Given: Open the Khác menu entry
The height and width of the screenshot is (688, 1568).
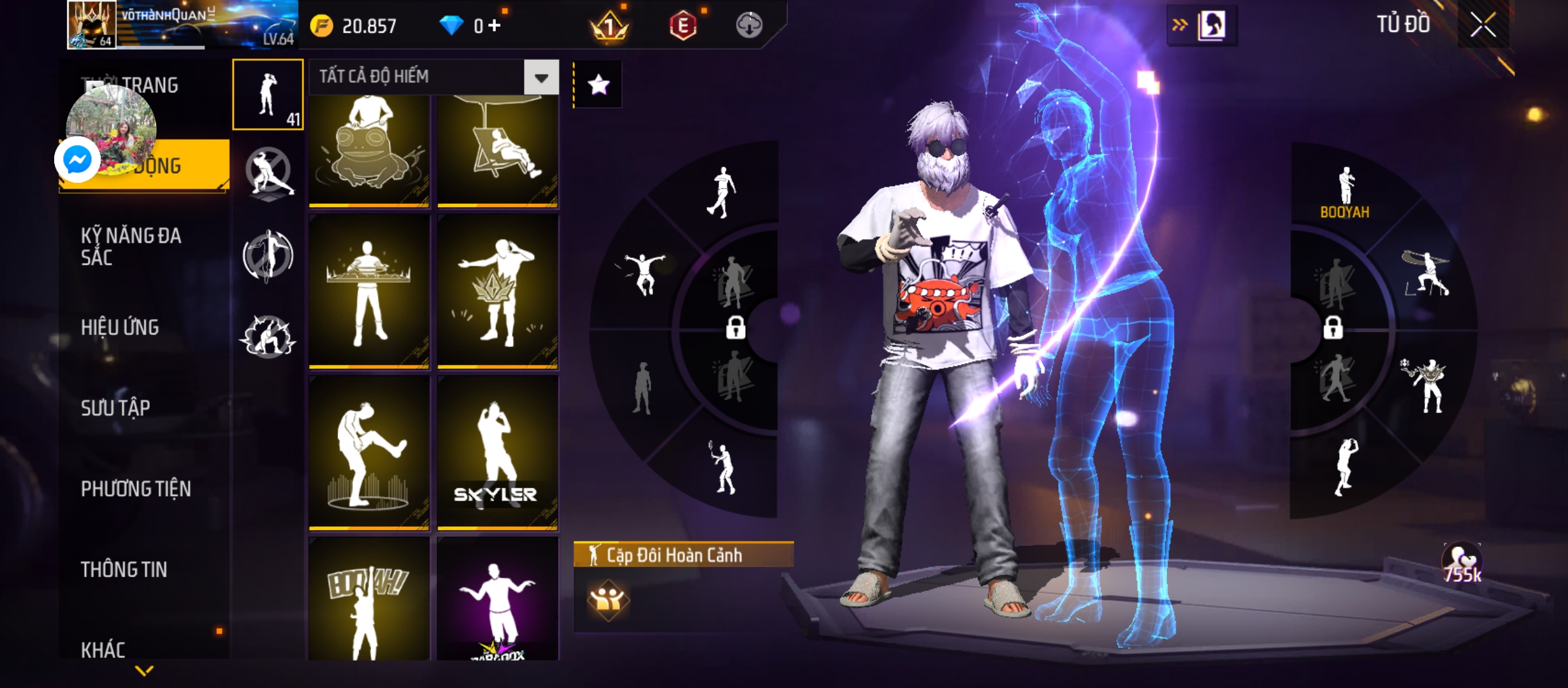Looking at the screenshot, I should click(x=103, y=650).
